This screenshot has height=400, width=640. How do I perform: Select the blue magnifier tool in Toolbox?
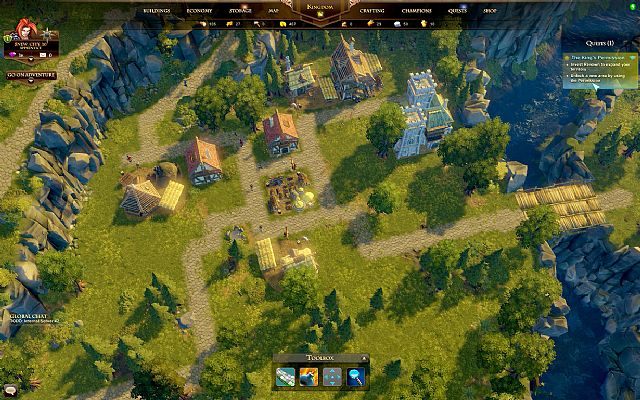pos(356,376)
